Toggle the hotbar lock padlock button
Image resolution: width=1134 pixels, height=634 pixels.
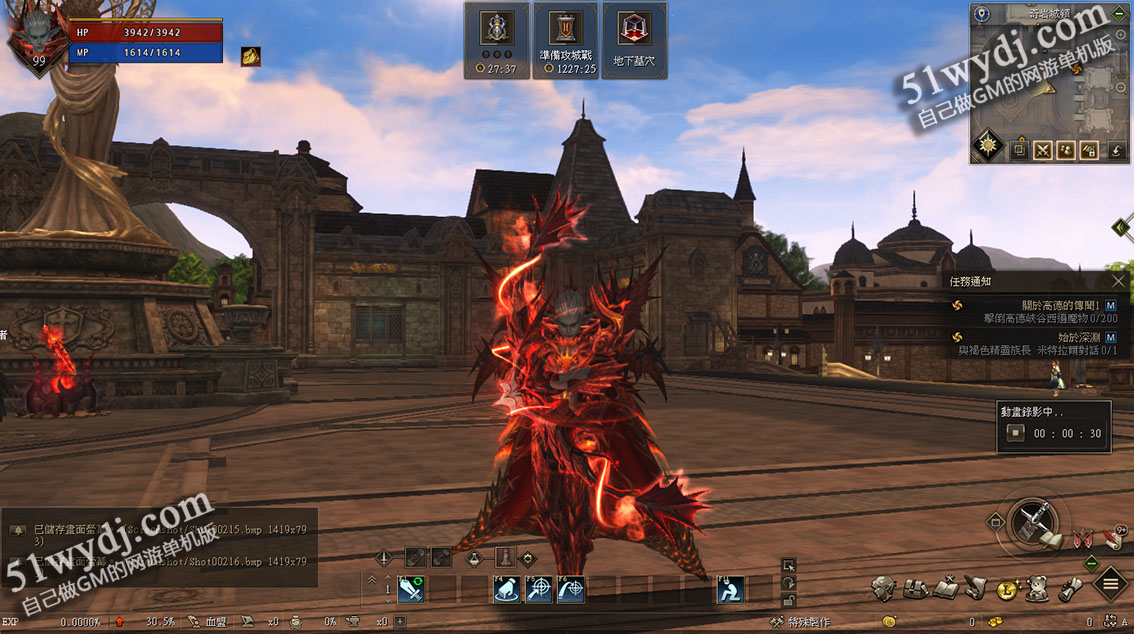click(x=789, y=599)
